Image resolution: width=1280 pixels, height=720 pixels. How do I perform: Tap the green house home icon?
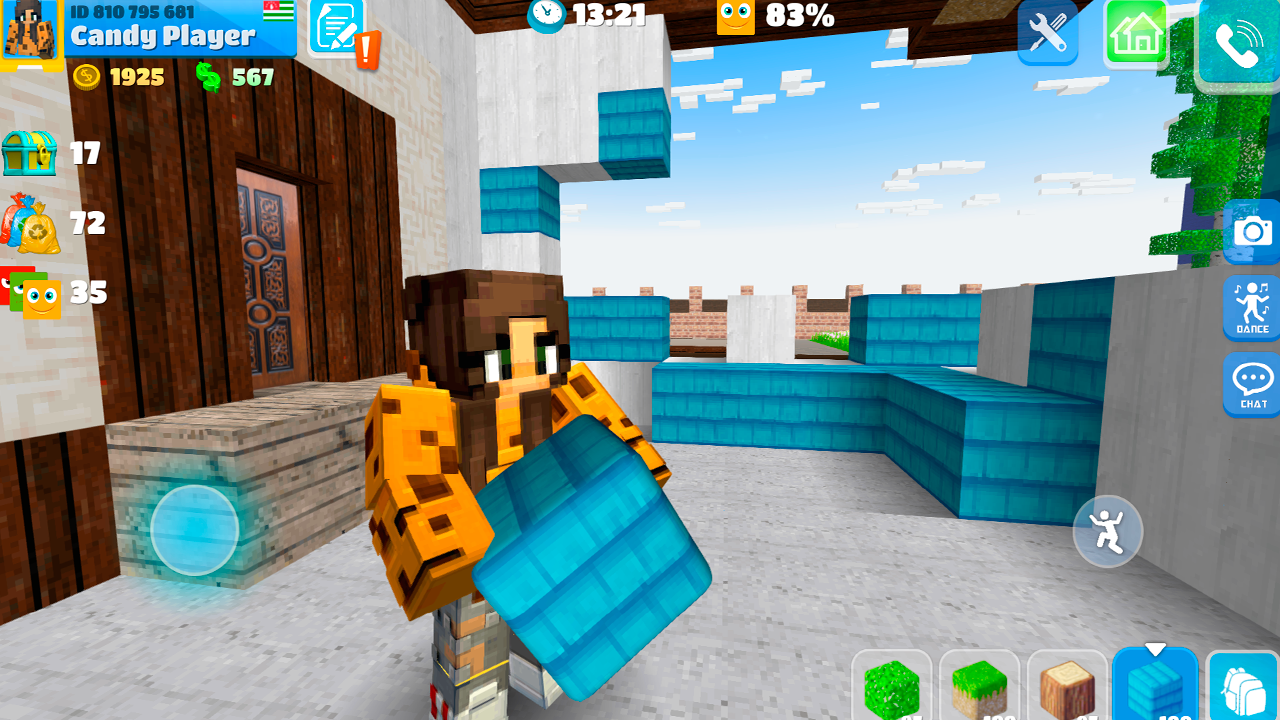tap(1136, 33)
